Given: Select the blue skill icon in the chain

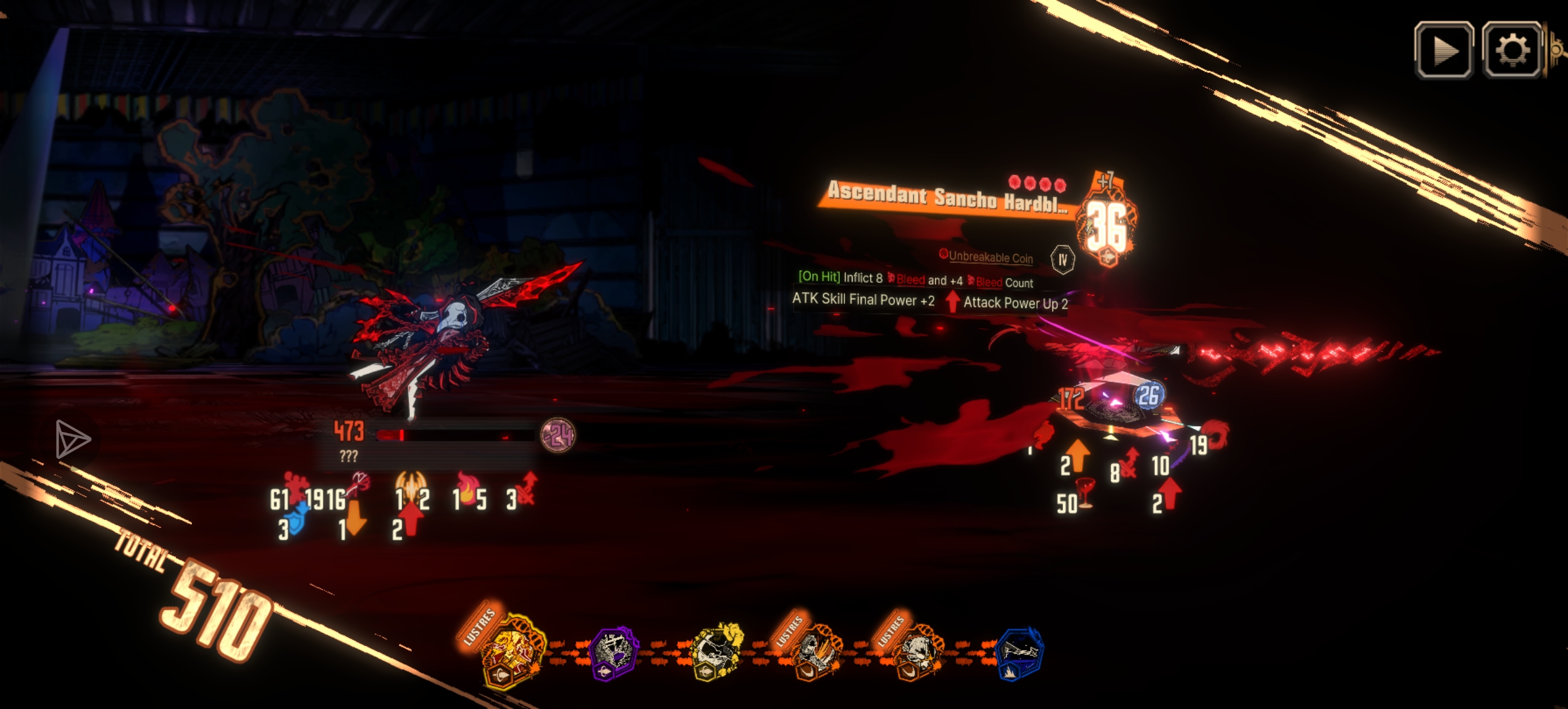Looking at the screenshot, I should point(1018,653).
